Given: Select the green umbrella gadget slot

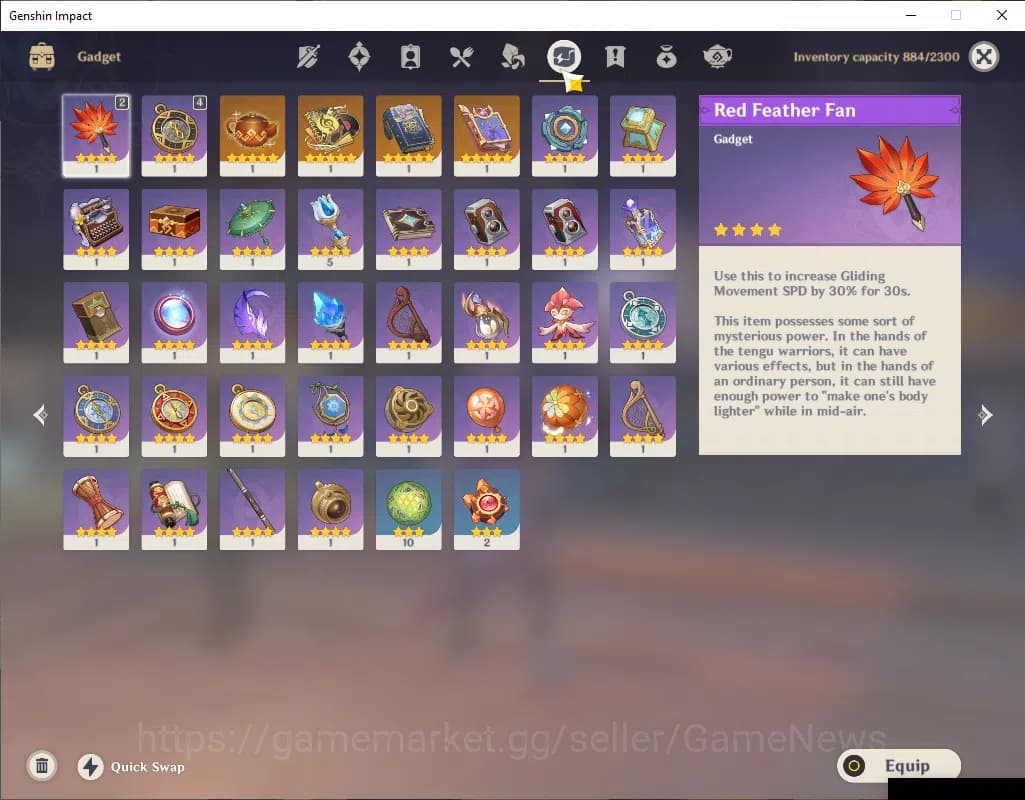Looking at the screenshot, I should pyautogui.click(x=252, y=228).
